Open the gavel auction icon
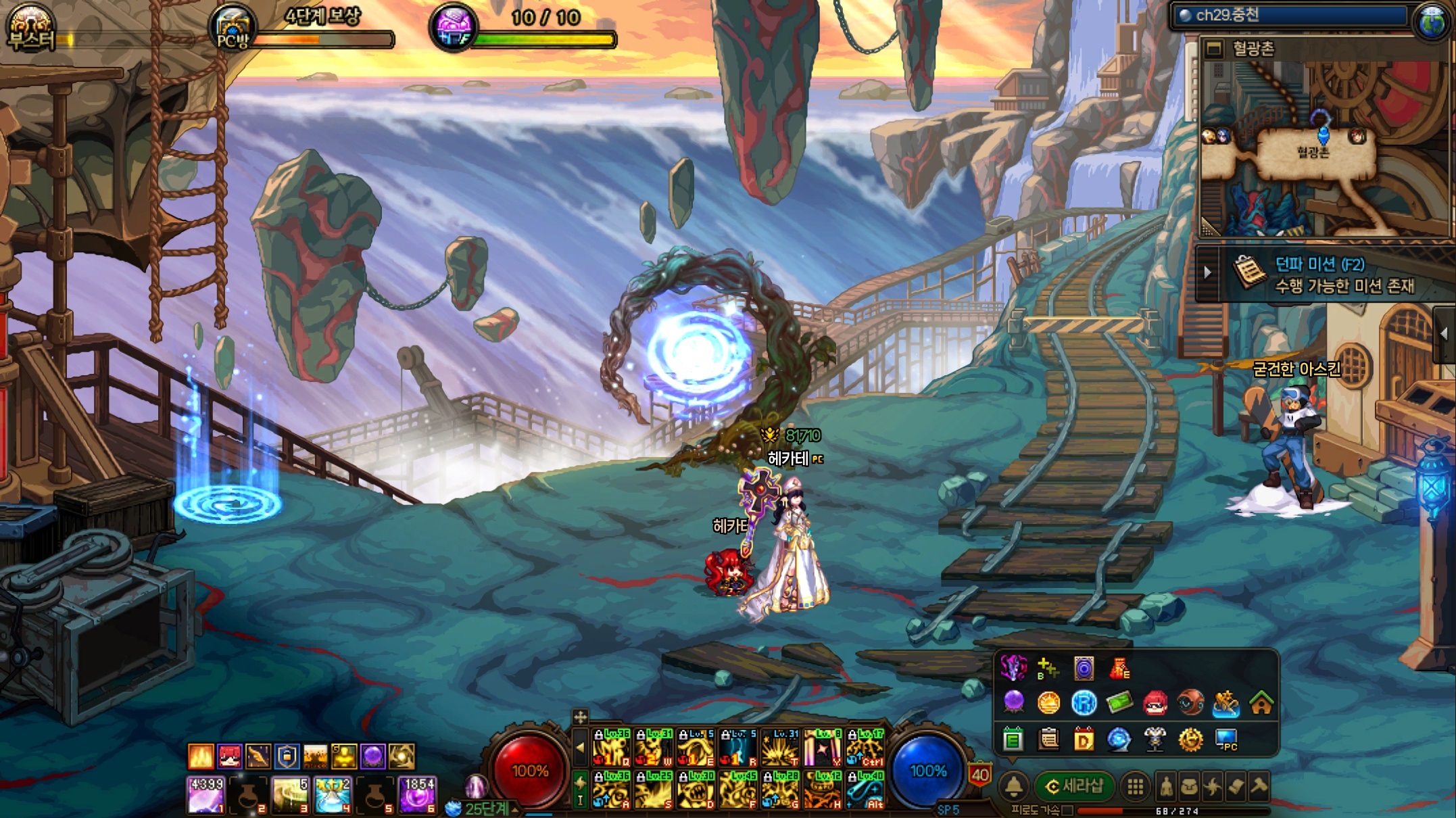The width and height of the screenshot is (1456, 818). 1259,786
